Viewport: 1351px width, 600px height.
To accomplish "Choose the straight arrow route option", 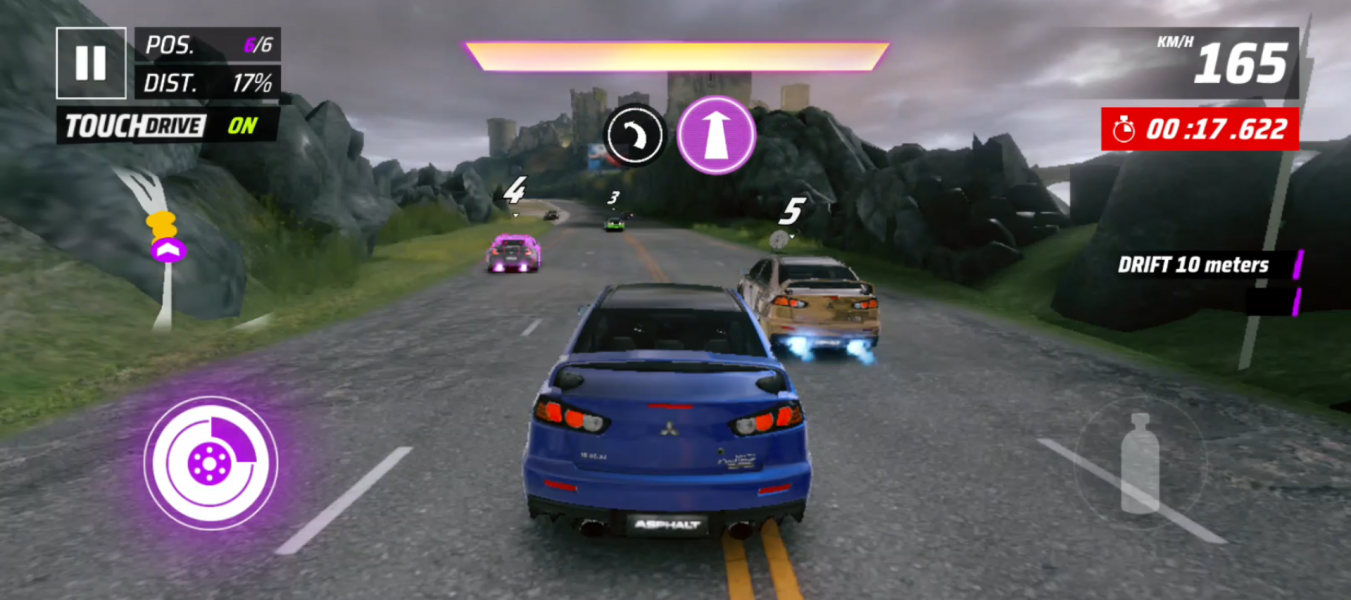I will 715,136.
